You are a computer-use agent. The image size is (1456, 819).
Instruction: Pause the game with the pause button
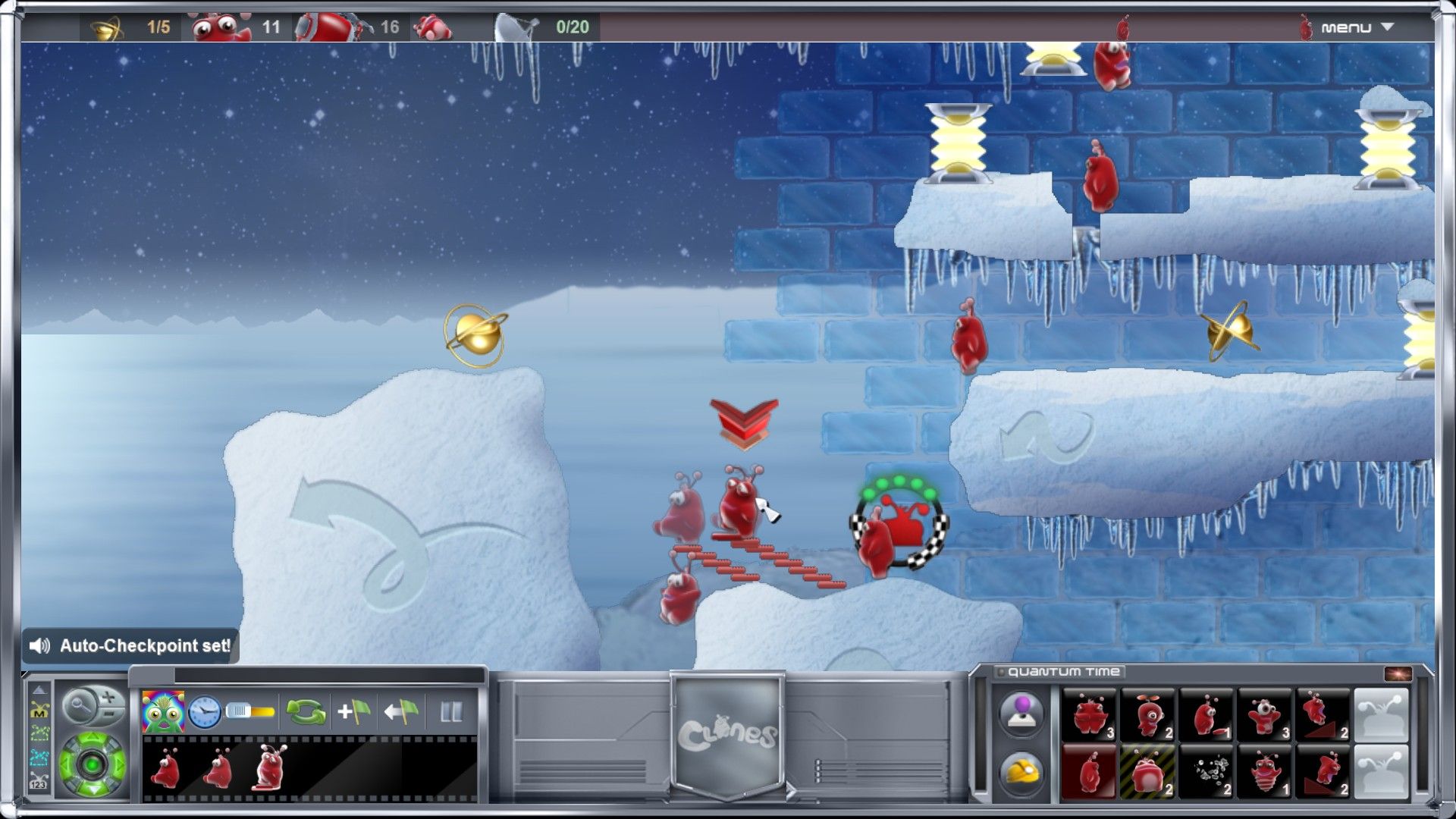coord(451,711)
